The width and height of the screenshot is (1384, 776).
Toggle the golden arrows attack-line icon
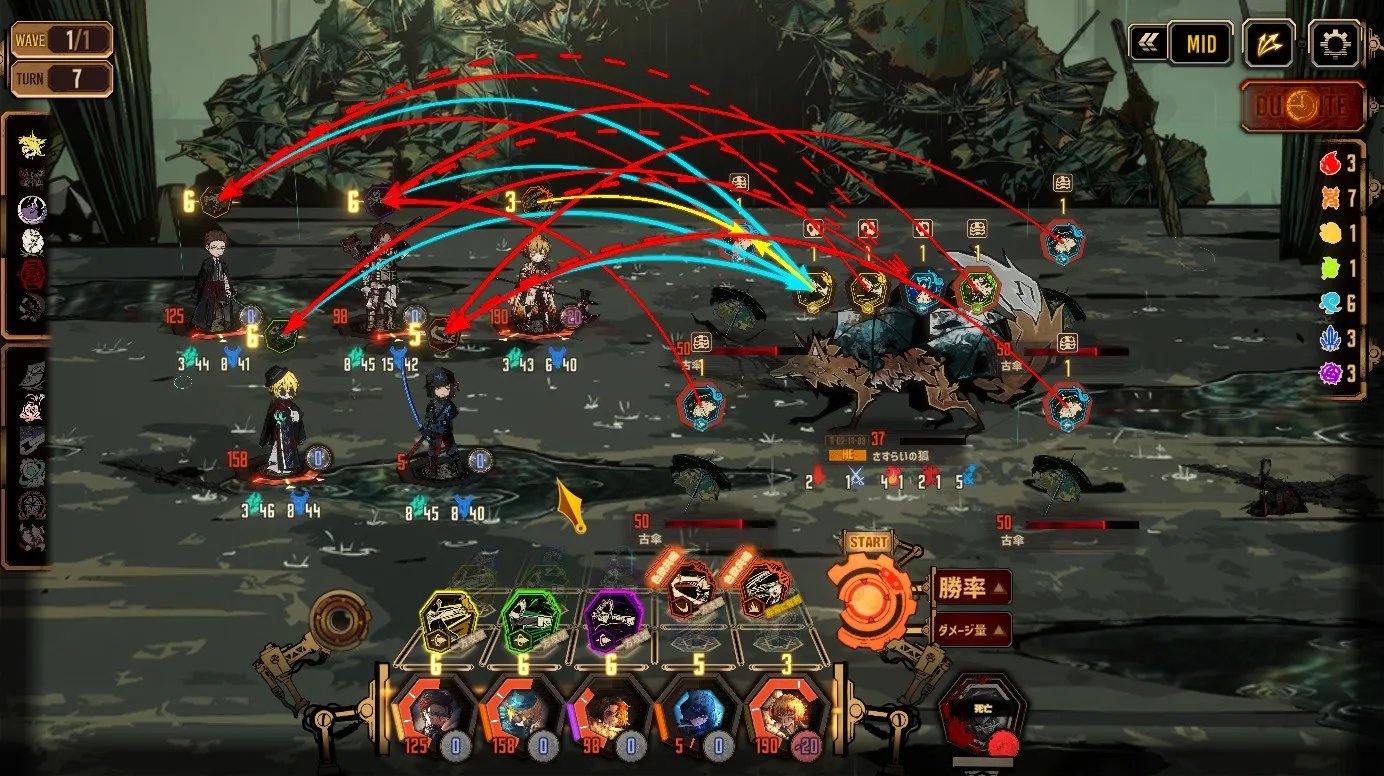[x=1269, y=44]
